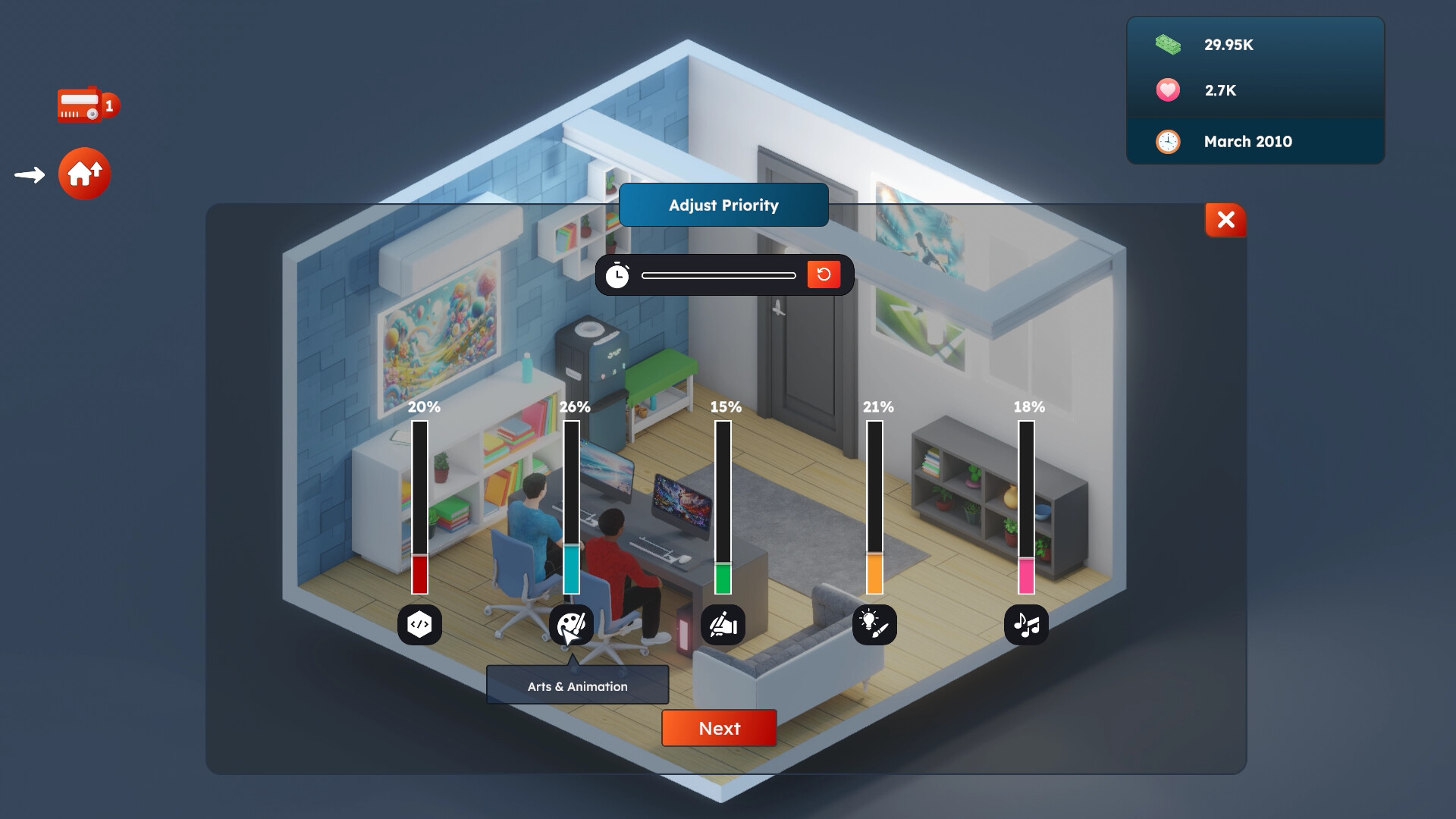Image resolution: width=1456 pixels, height=819 pixels.
Task: Close the Adjust Priority dialog
Action: (1224, 221)
